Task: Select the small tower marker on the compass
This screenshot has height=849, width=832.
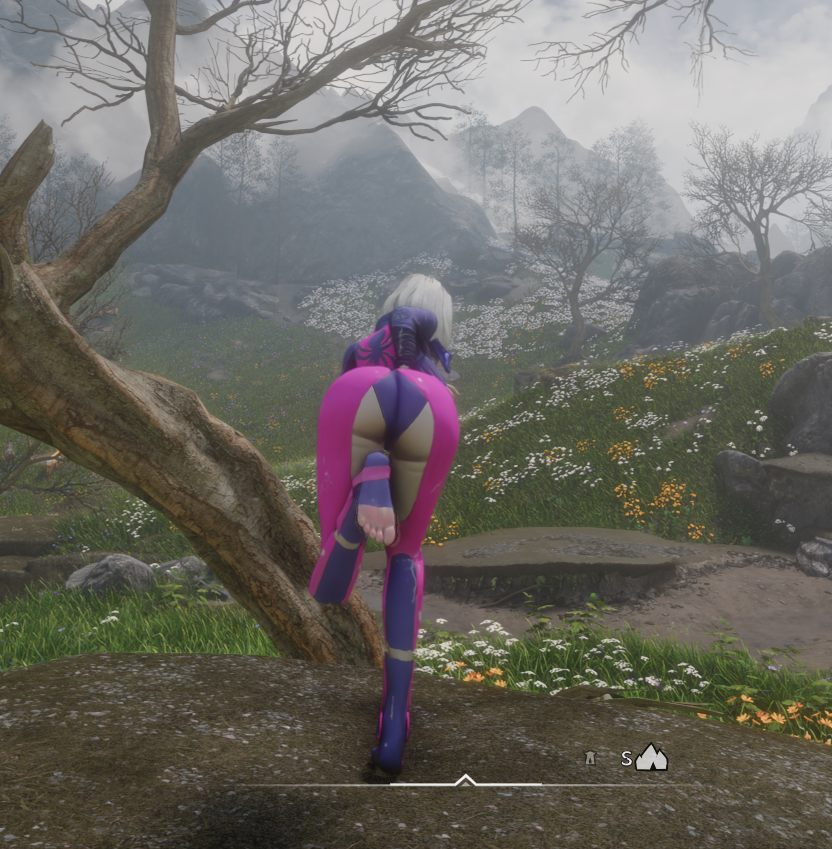Action: [x=590, y=758]
